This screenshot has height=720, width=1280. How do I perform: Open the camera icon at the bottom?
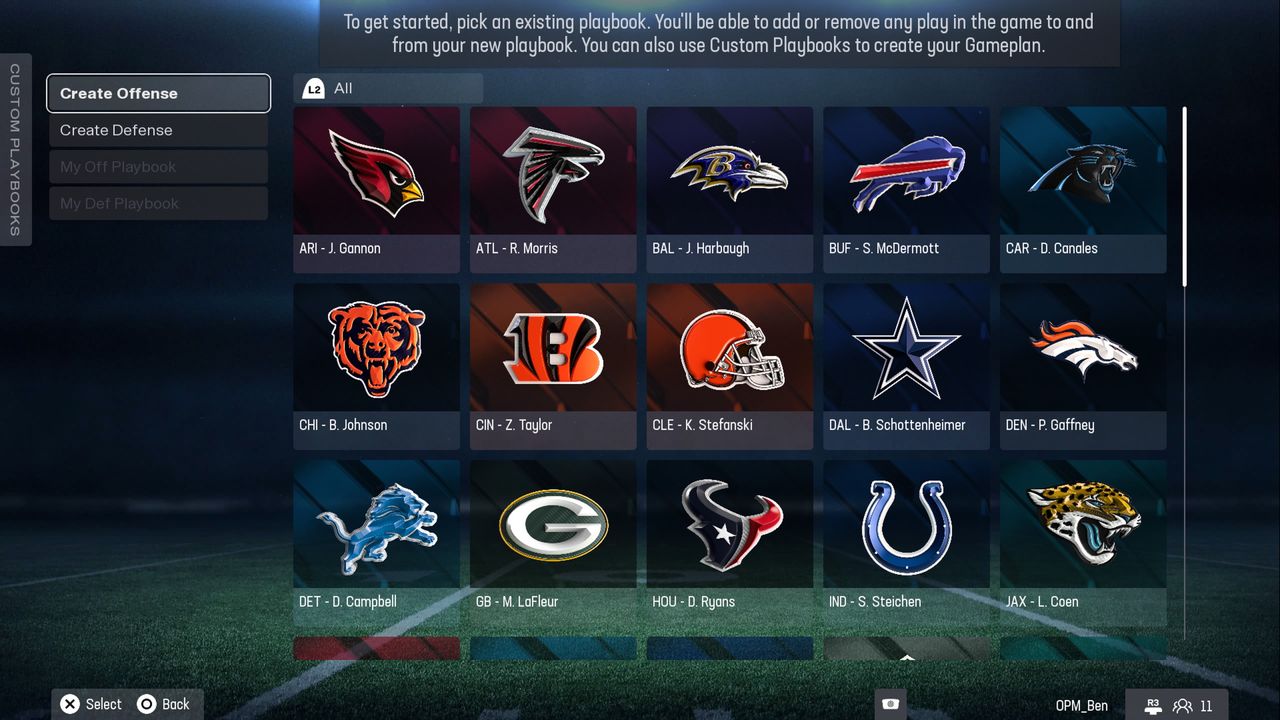(x=889, y=705)
